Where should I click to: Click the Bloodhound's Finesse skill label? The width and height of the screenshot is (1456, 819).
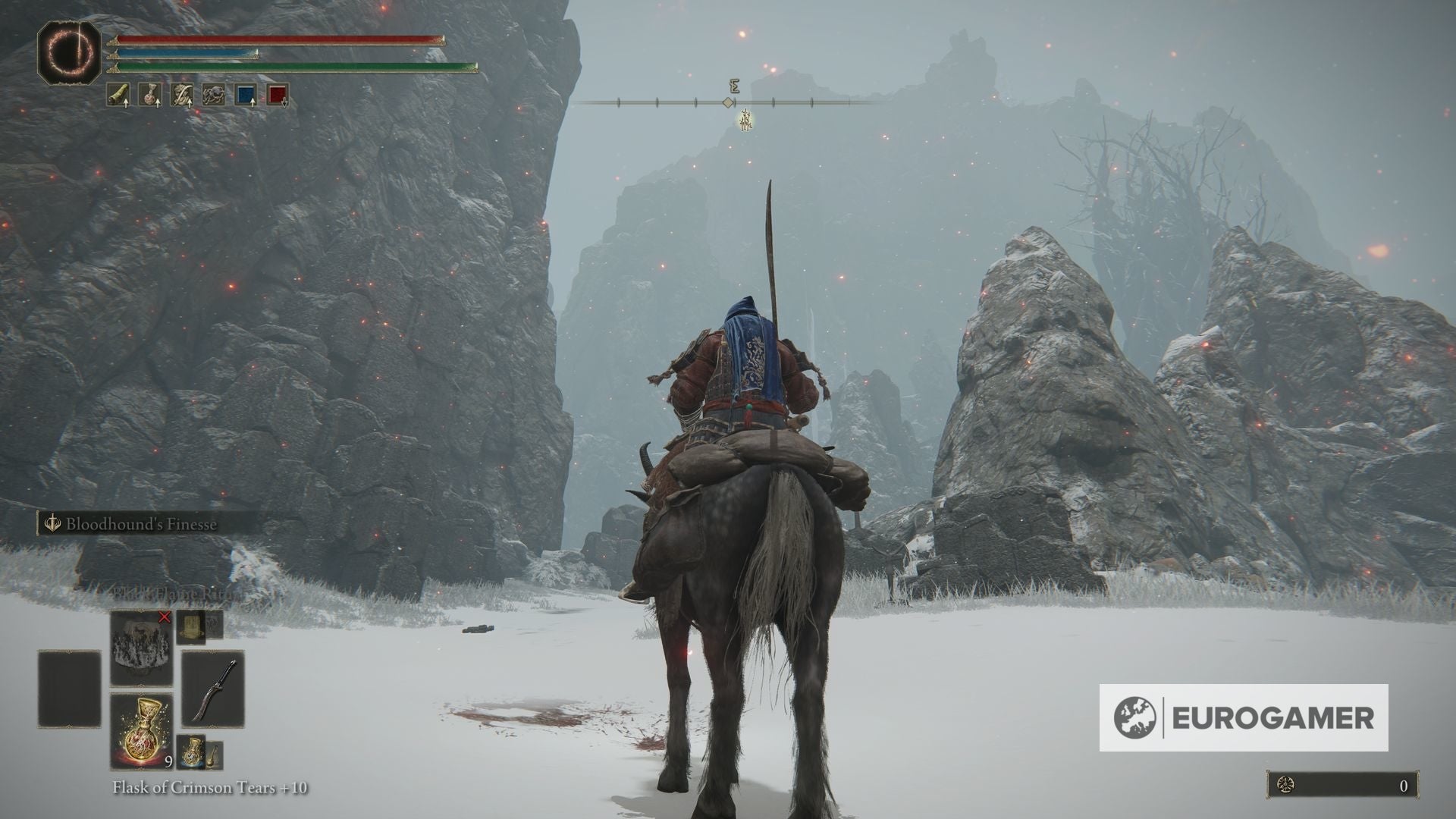141,524
